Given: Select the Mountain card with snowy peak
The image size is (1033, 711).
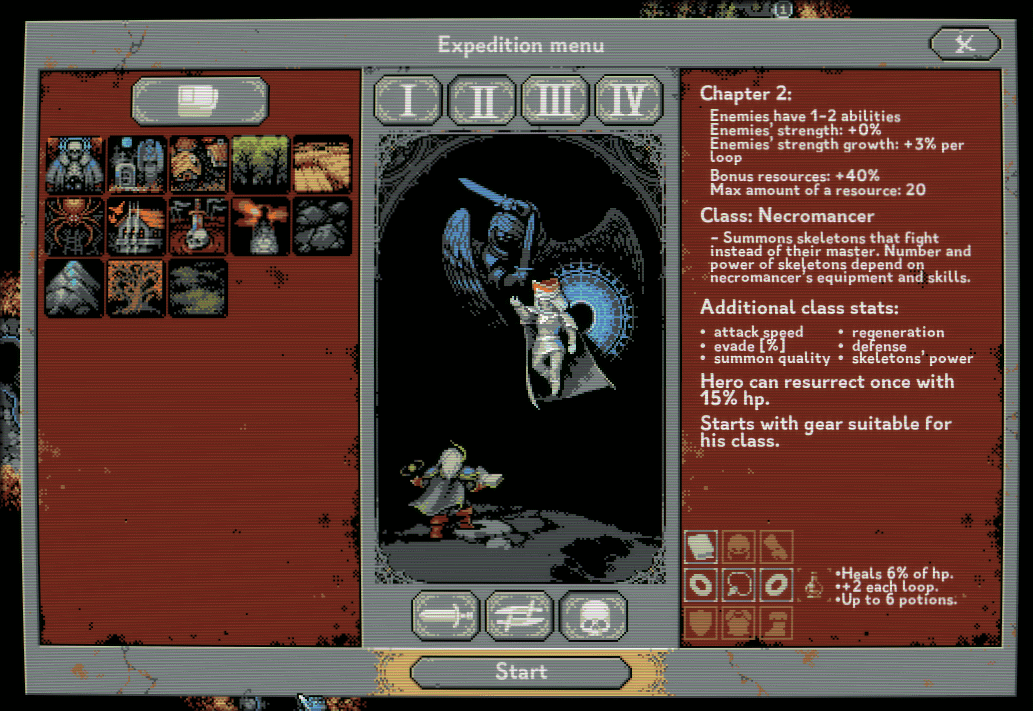Looking at the screenshot, I should click(x=75, y=288).
